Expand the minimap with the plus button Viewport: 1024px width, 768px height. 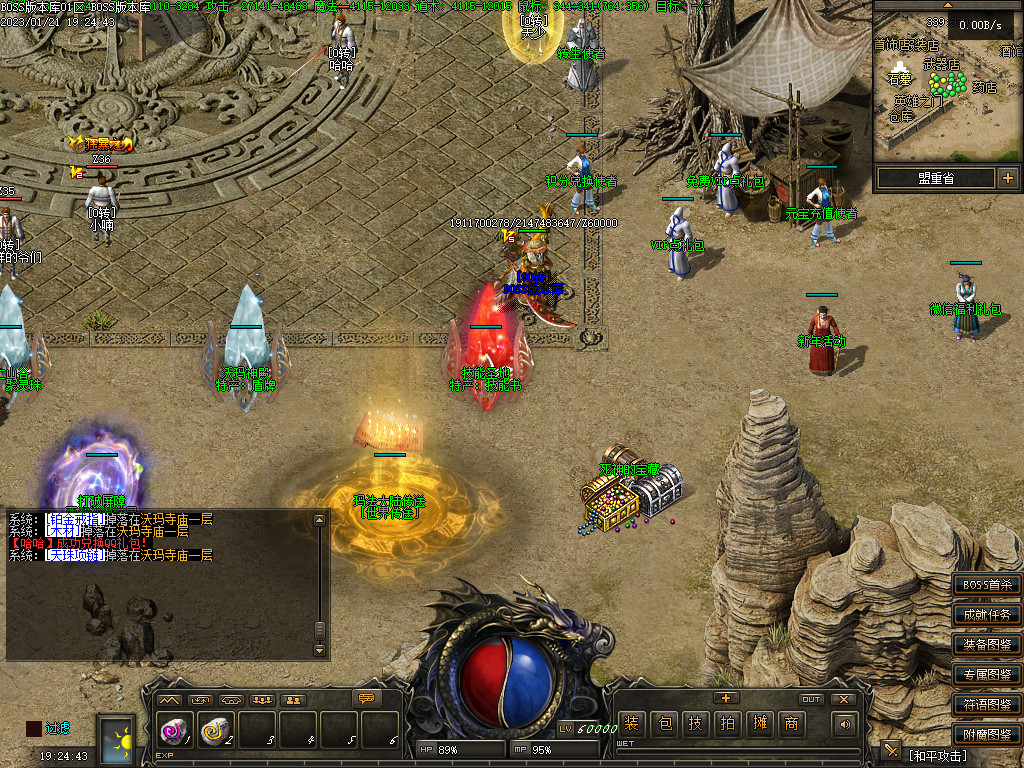click(1007, 178)
